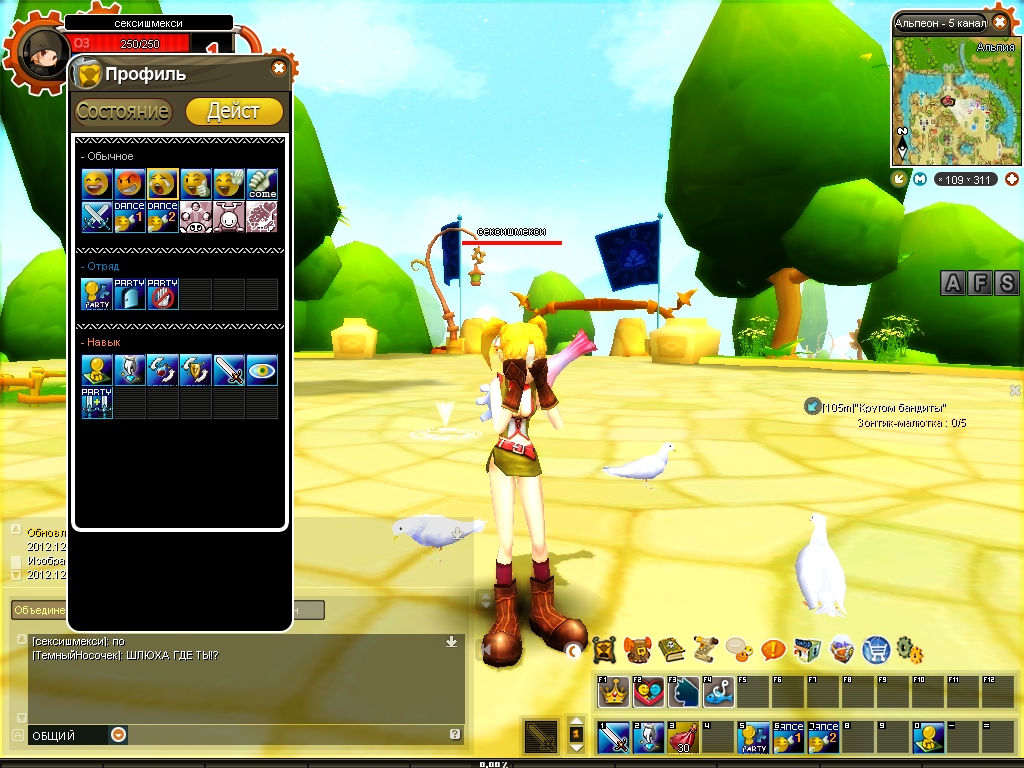Toggle the S button on the right

pyautogui.click(x=1005, y=284)
